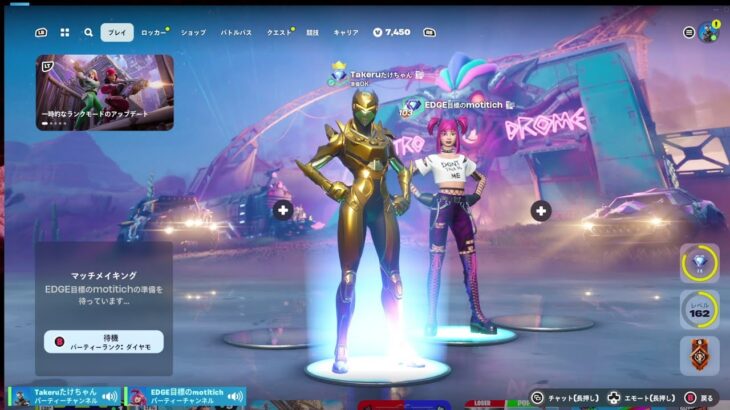Select the バトルパス tab
This screenshot has width=730, height=410.
coord(236,32)
